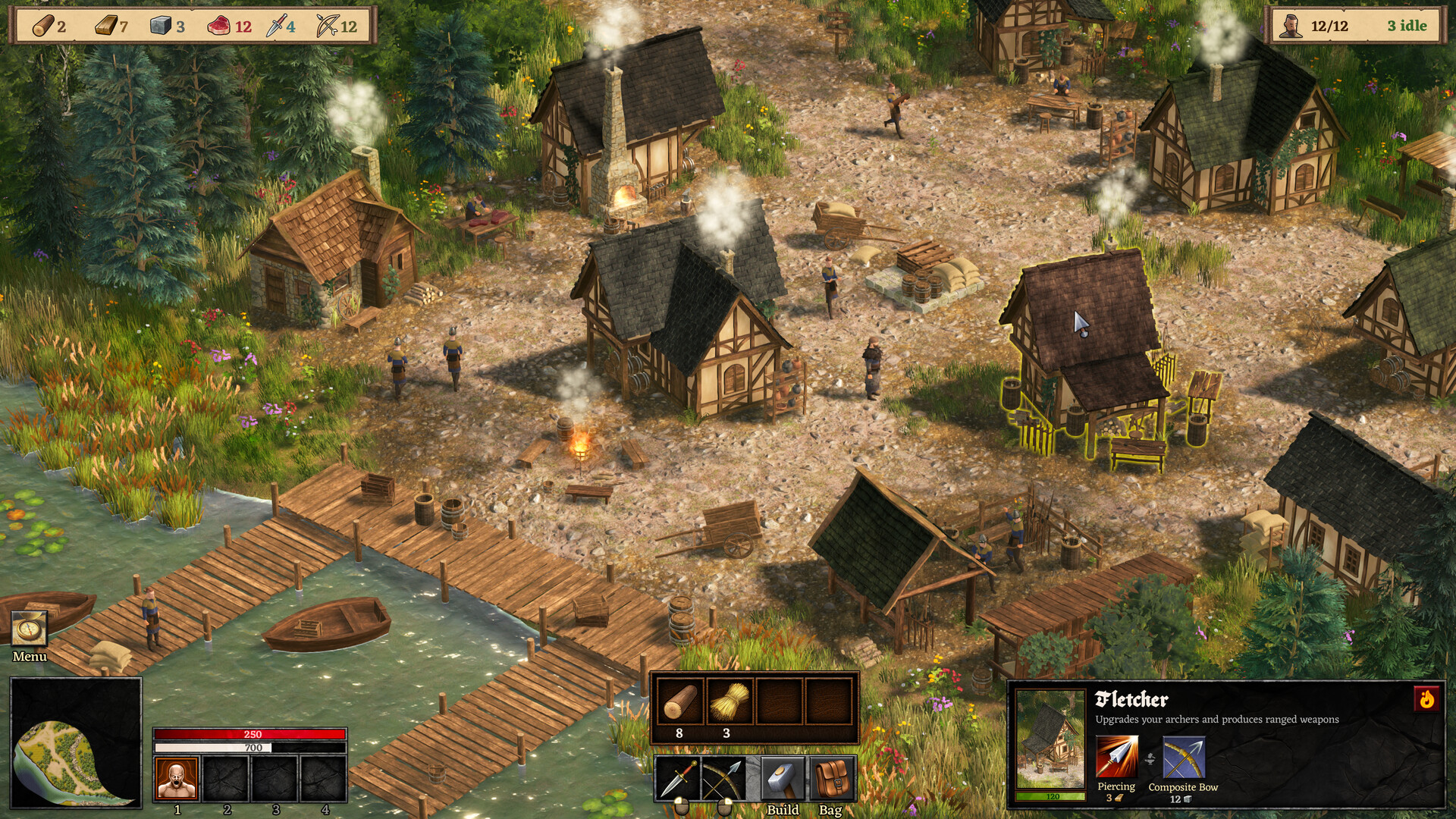Viewport: 1456px width, 819px height.
Task: Click the flame button on Fletcher panel
Action: [1426, 698]
